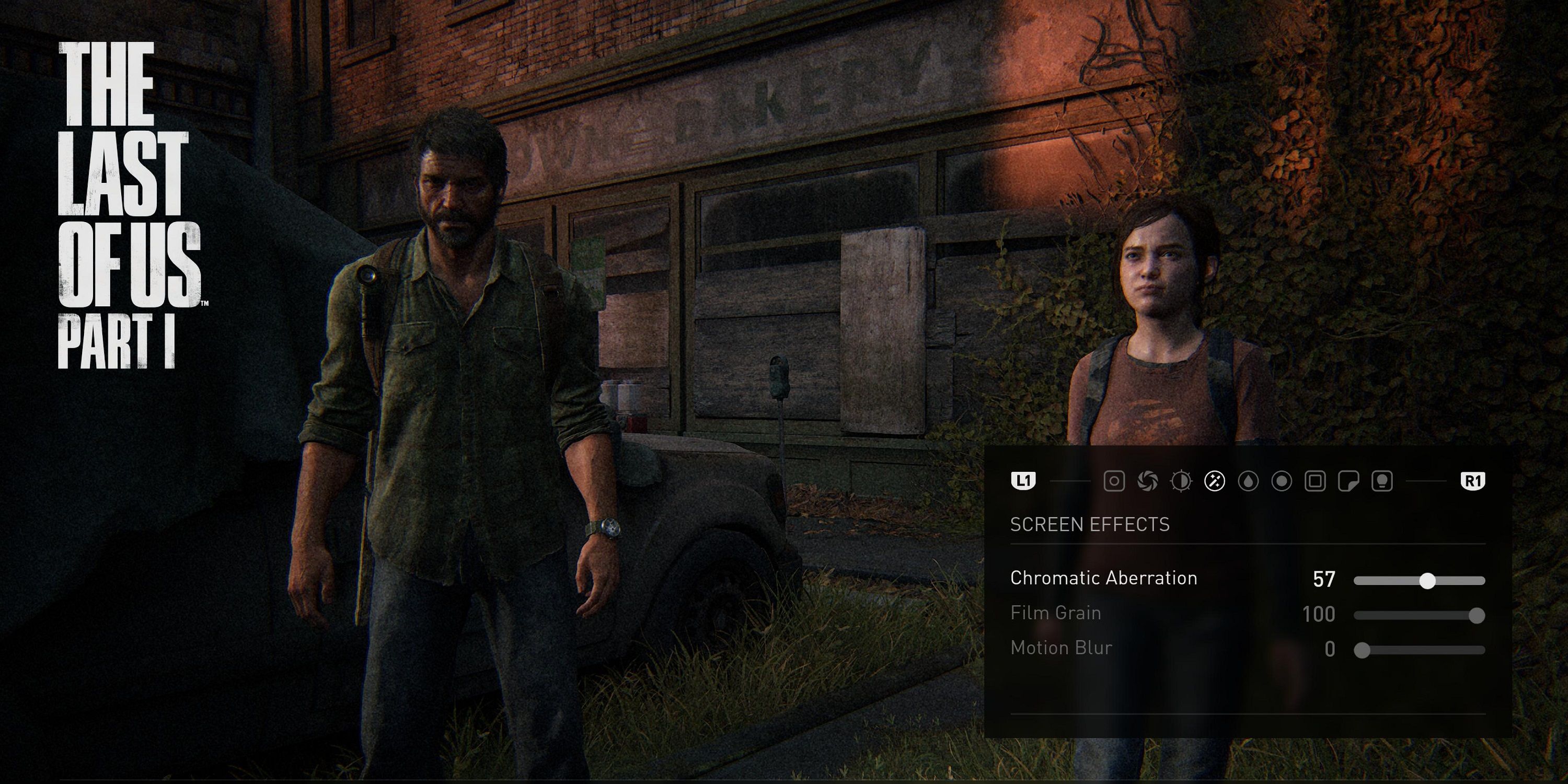Image resolution: width=1568 pixels, height=784 pixels.
Task: Select the Film Grain setting row
Action: (x=1056, y=614)
